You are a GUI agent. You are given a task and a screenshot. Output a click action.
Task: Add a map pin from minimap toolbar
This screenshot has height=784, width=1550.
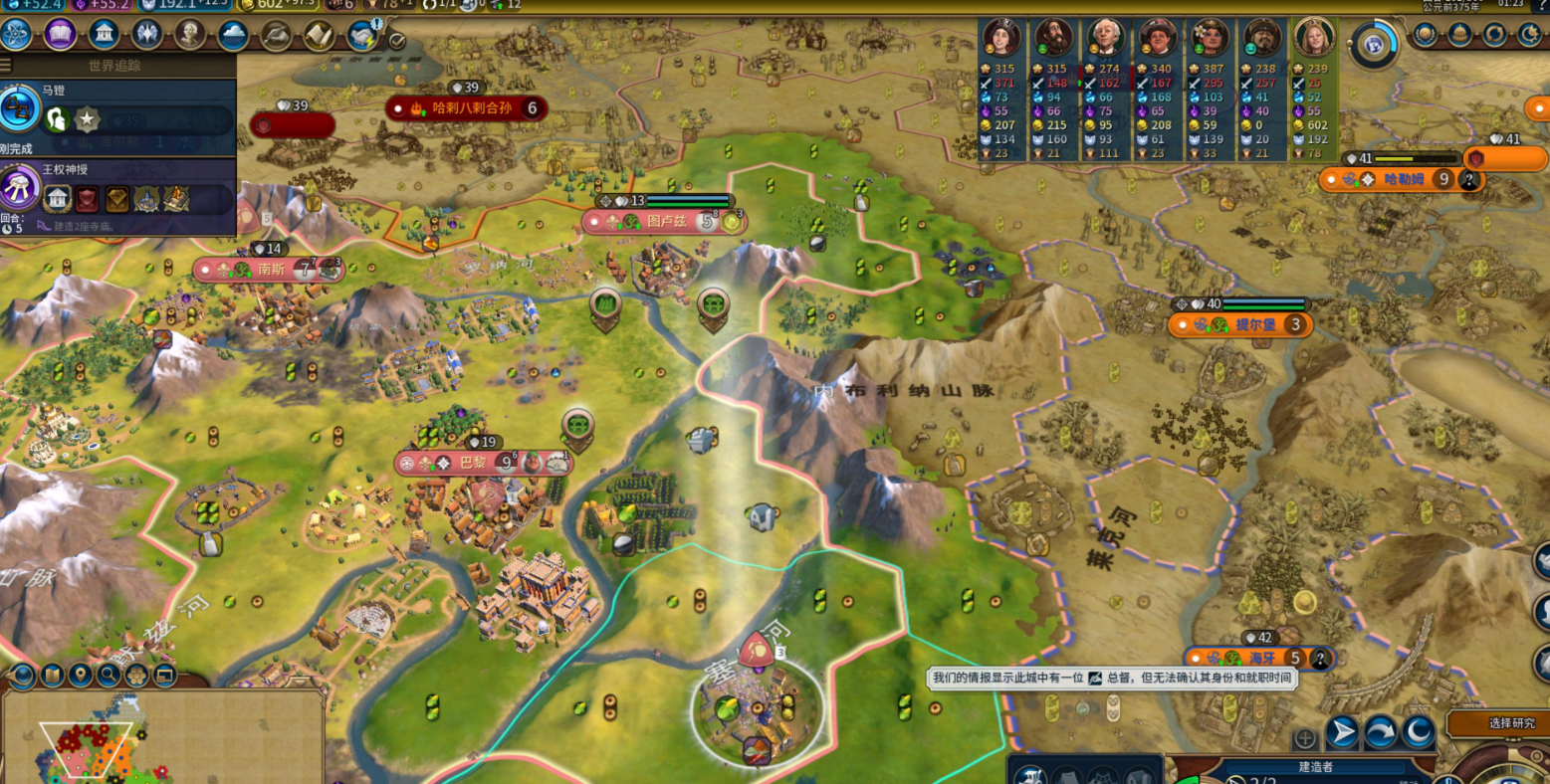(80, 677)
